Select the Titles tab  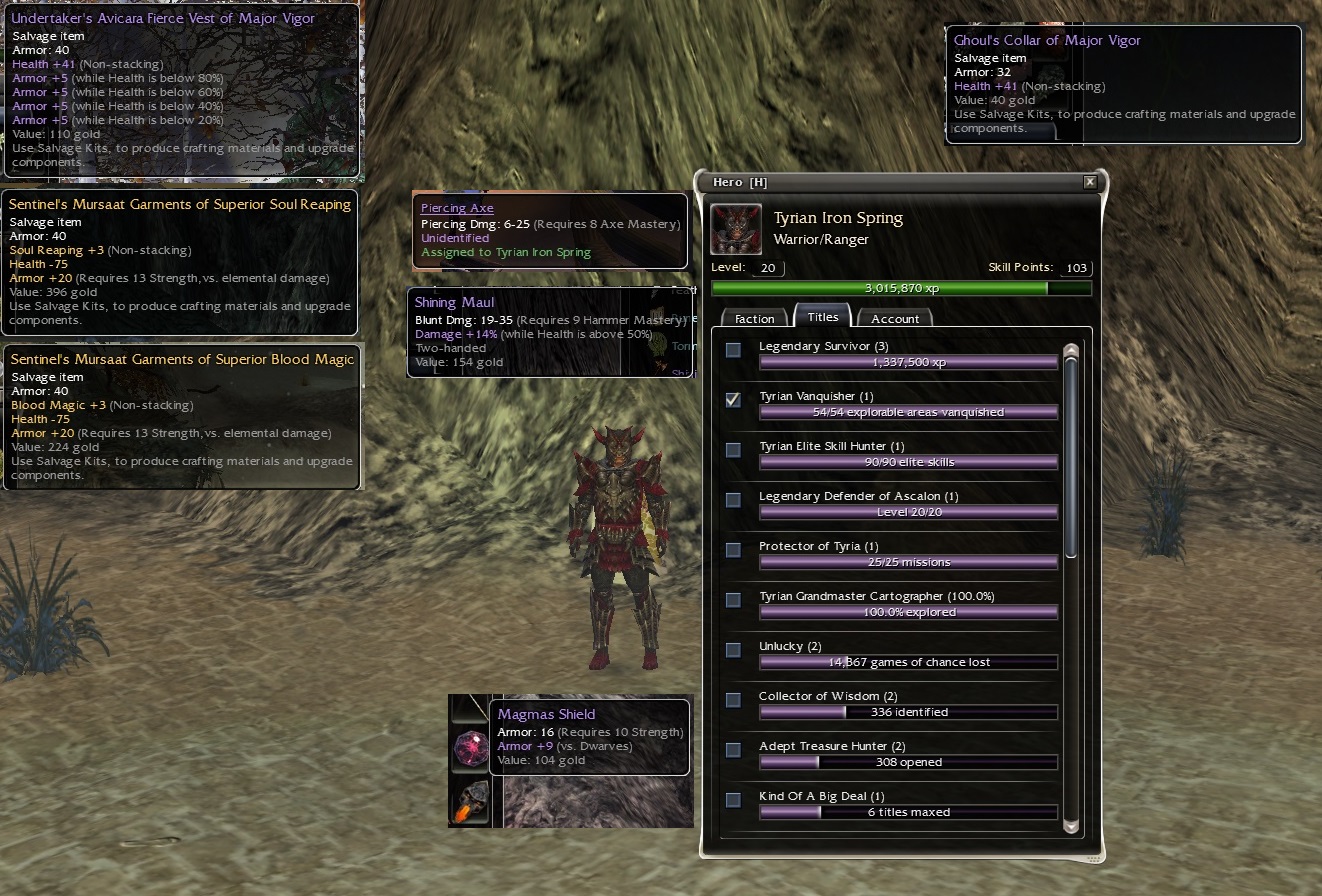(822, 316)
